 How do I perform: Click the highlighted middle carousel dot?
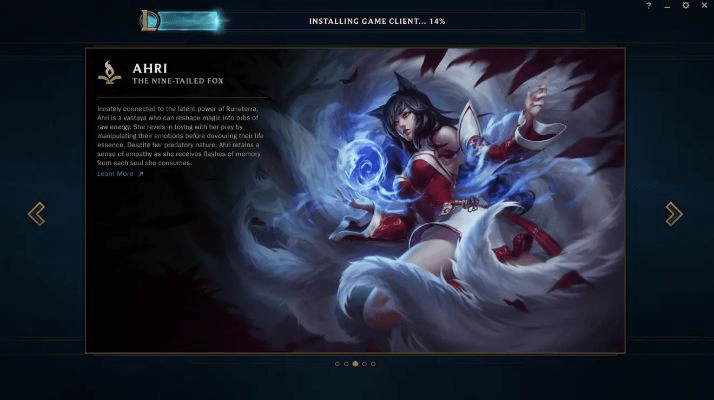tap(355, 364)
